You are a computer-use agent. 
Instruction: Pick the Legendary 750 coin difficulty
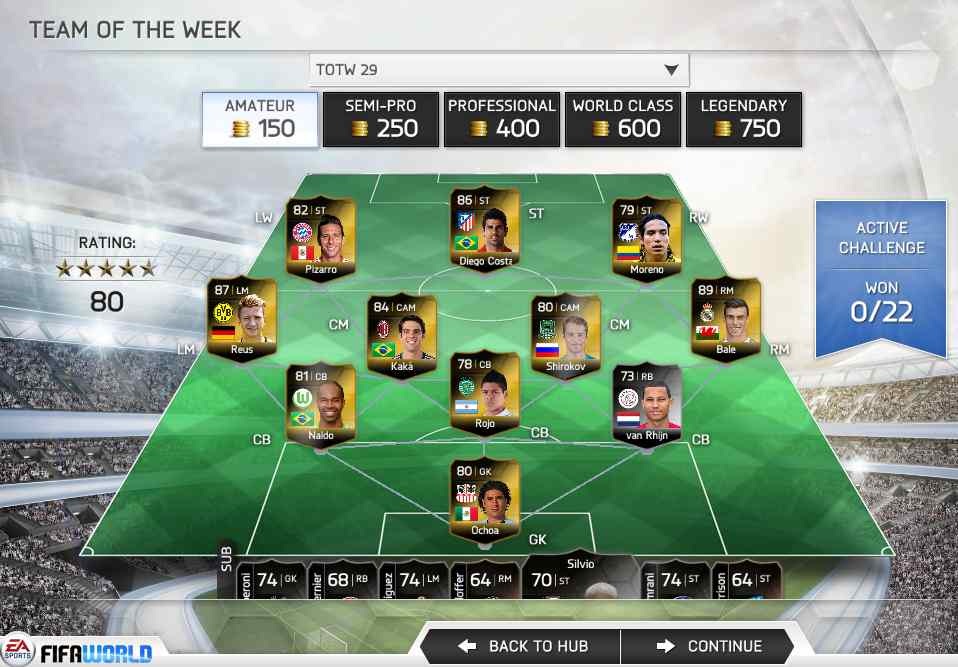tap(743, 119)
